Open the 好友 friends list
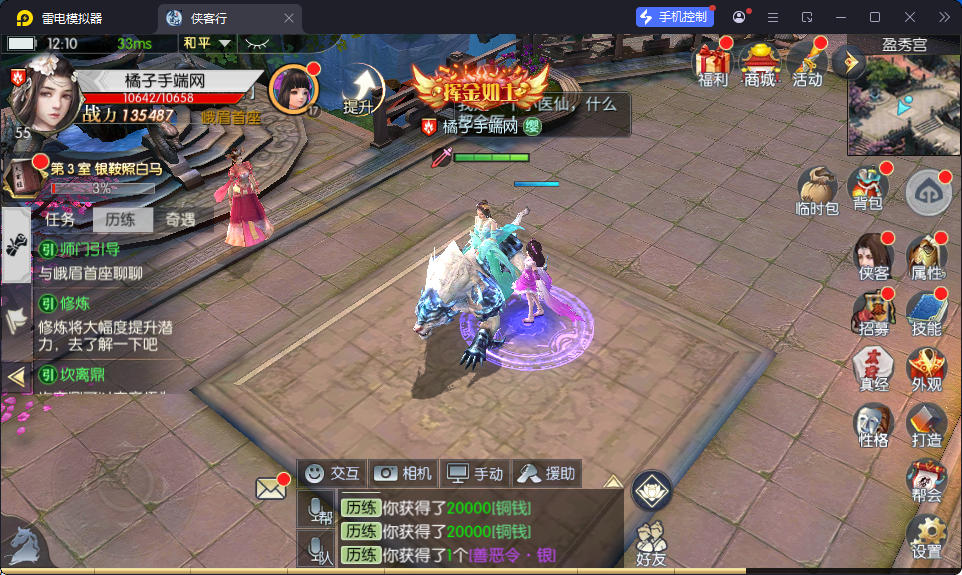Screen dimensions: 962x575 click(x=651, y=538)
